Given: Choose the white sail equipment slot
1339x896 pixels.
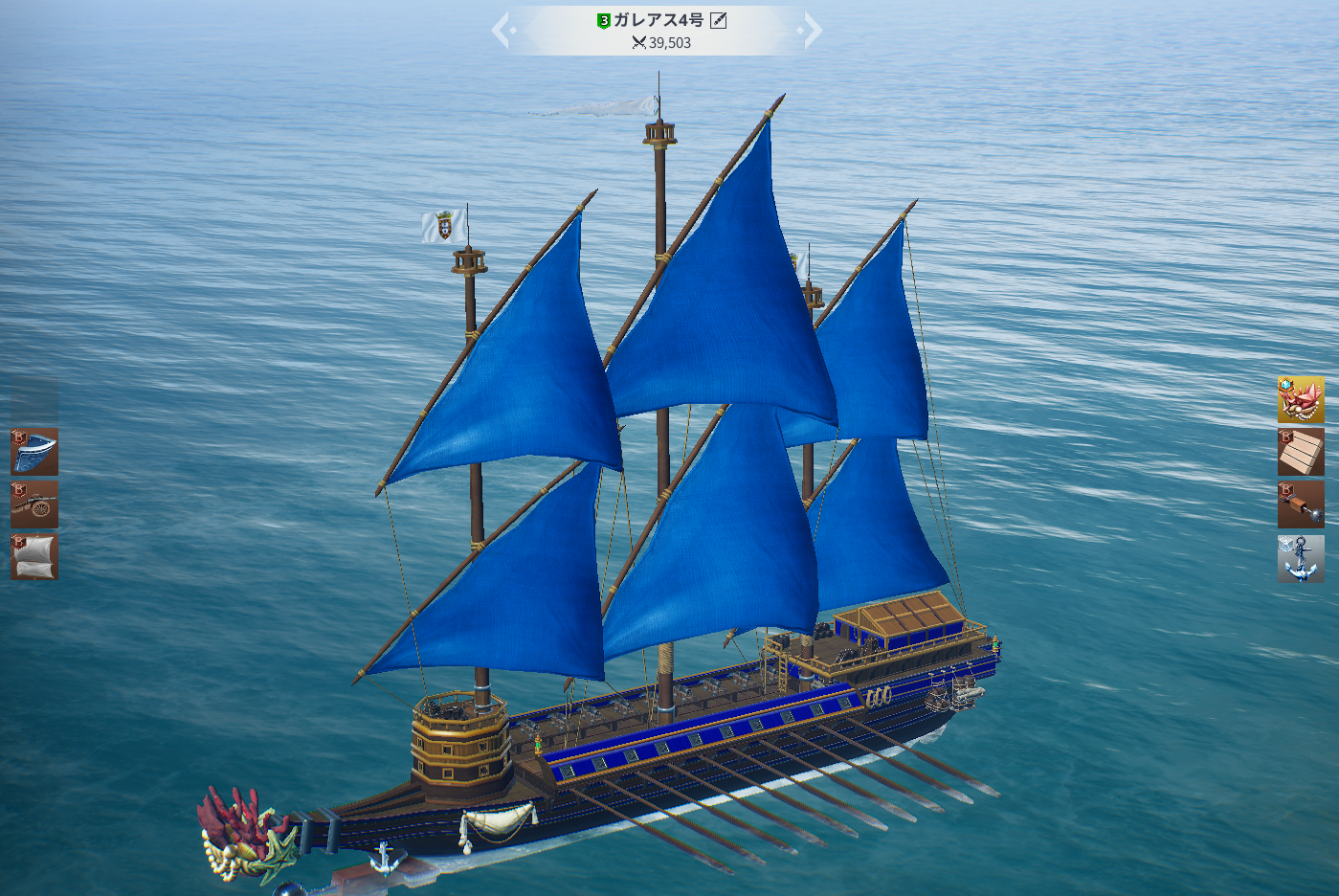Looking at the screenshot, I should pyautogui.click(x=34, y=557).
